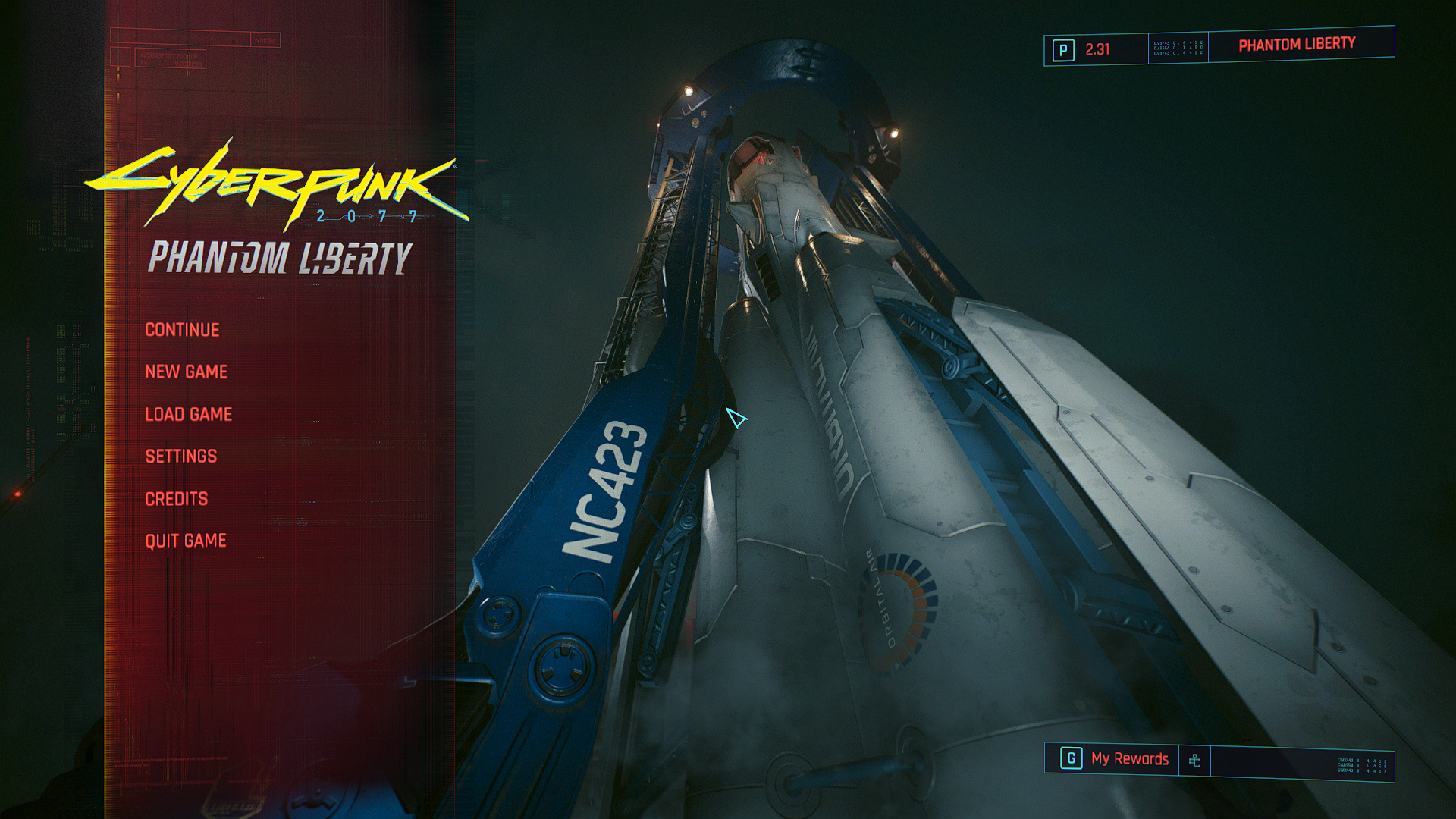Continue the last saved game

tap(182, 330)
